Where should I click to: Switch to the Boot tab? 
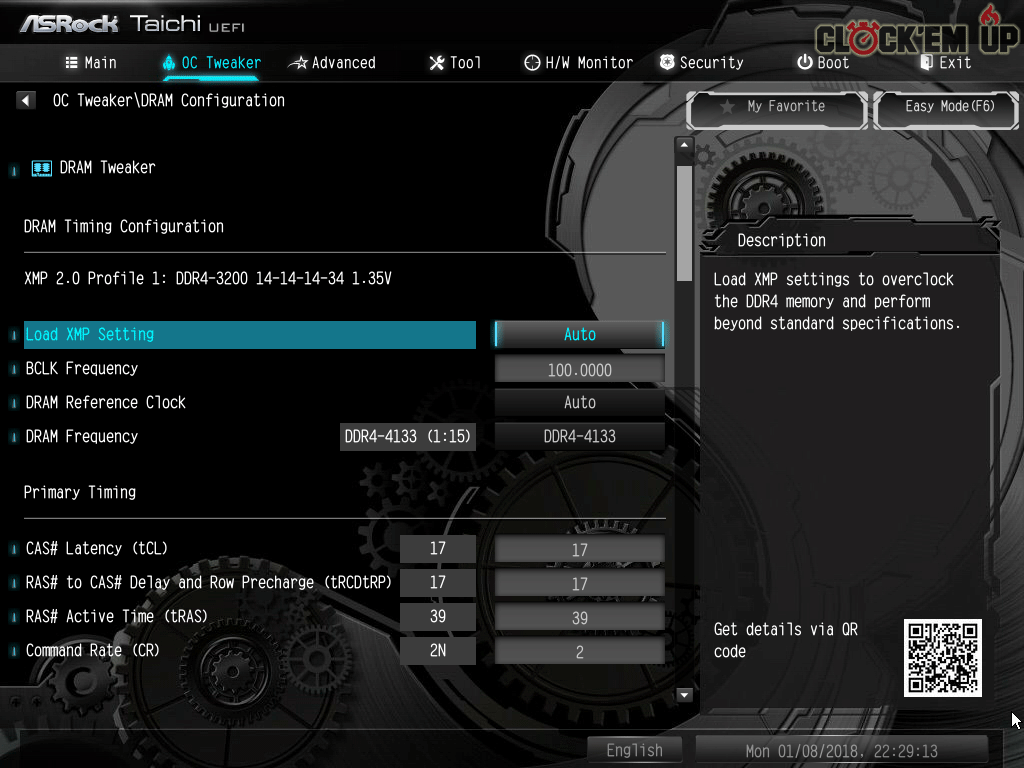tap(823, 63)
